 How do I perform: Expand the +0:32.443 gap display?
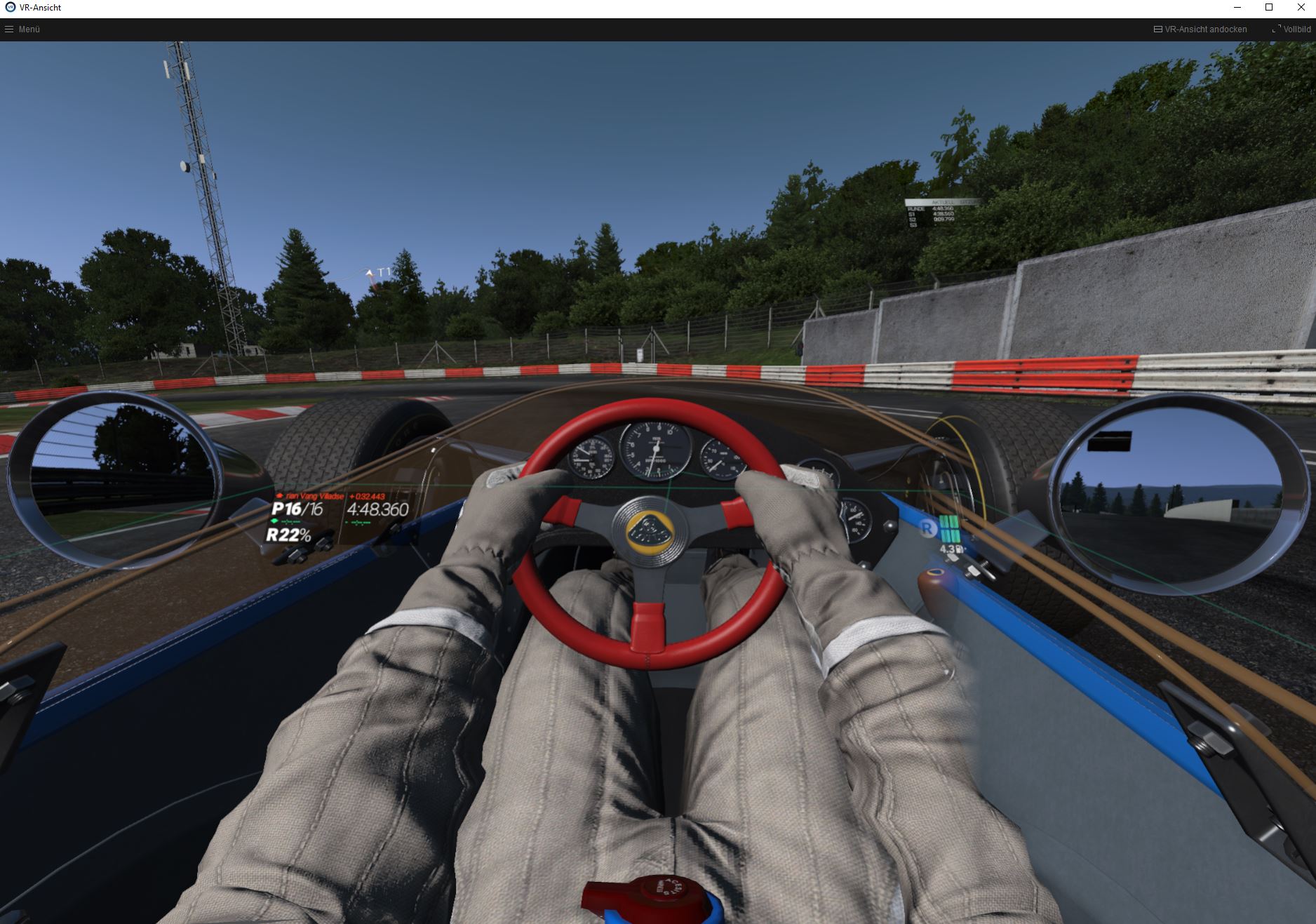pos(367,496)
